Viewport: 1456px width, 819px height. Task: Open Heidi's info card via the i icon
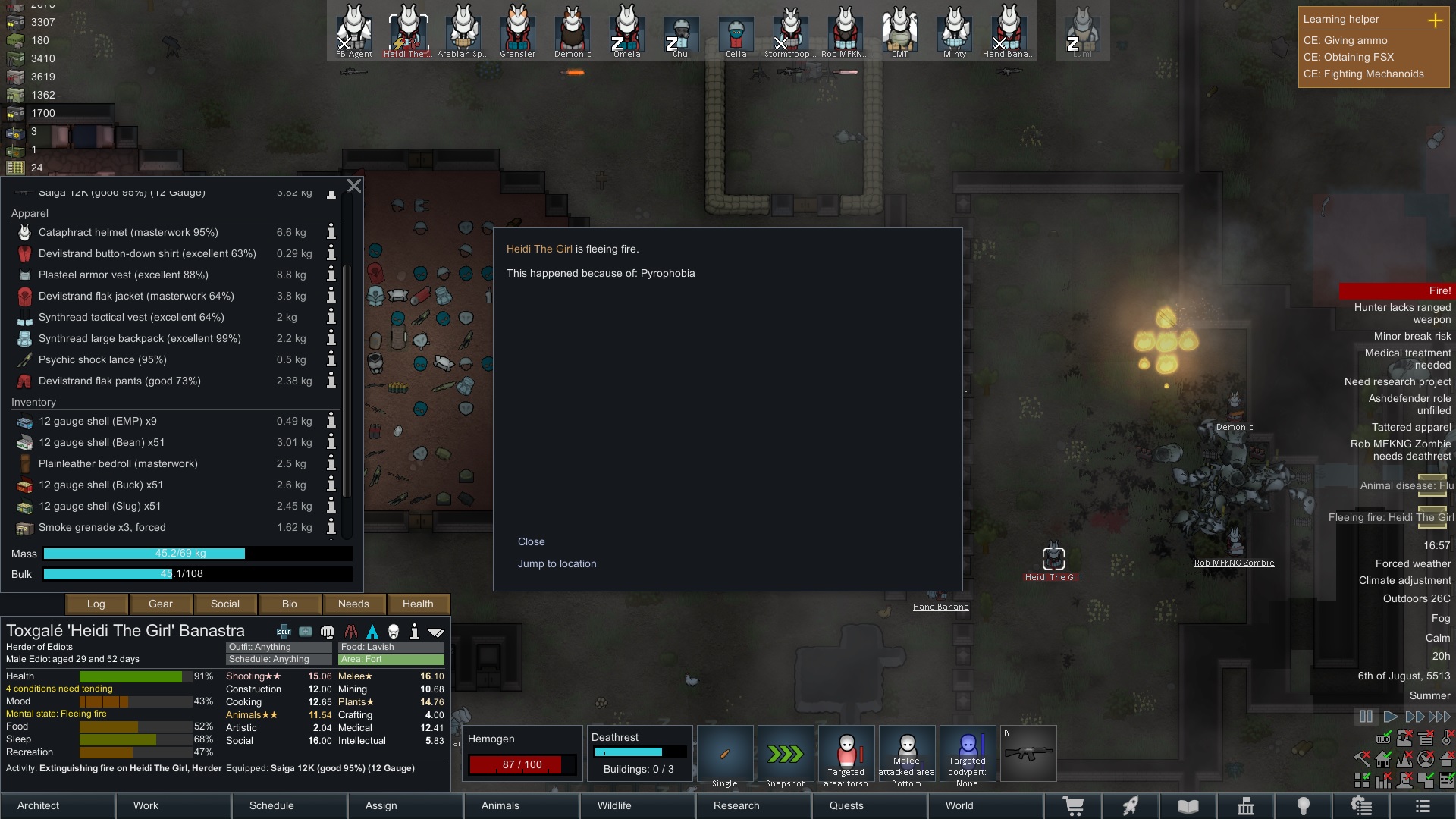(x=414, y=632)
